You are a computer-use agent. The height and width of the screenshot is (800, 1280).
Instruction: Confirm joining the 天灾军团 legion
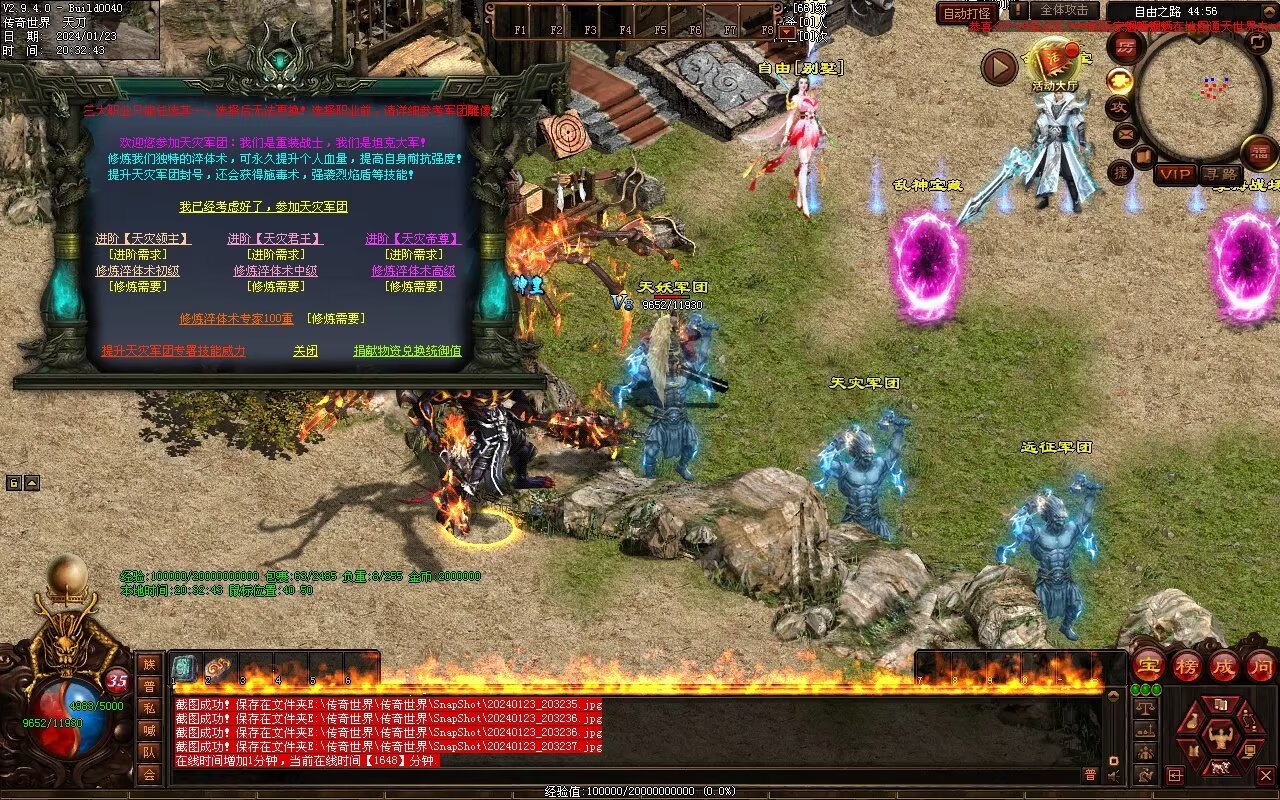coord(263,207)
